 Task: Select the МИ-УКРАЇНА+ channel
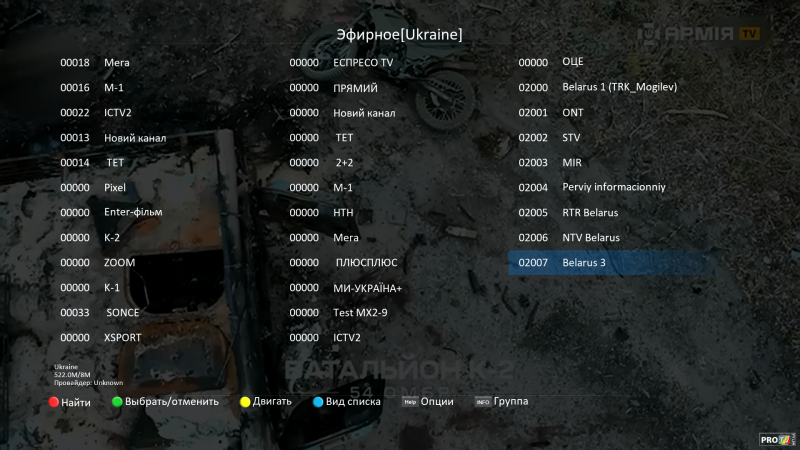(367, 288)
